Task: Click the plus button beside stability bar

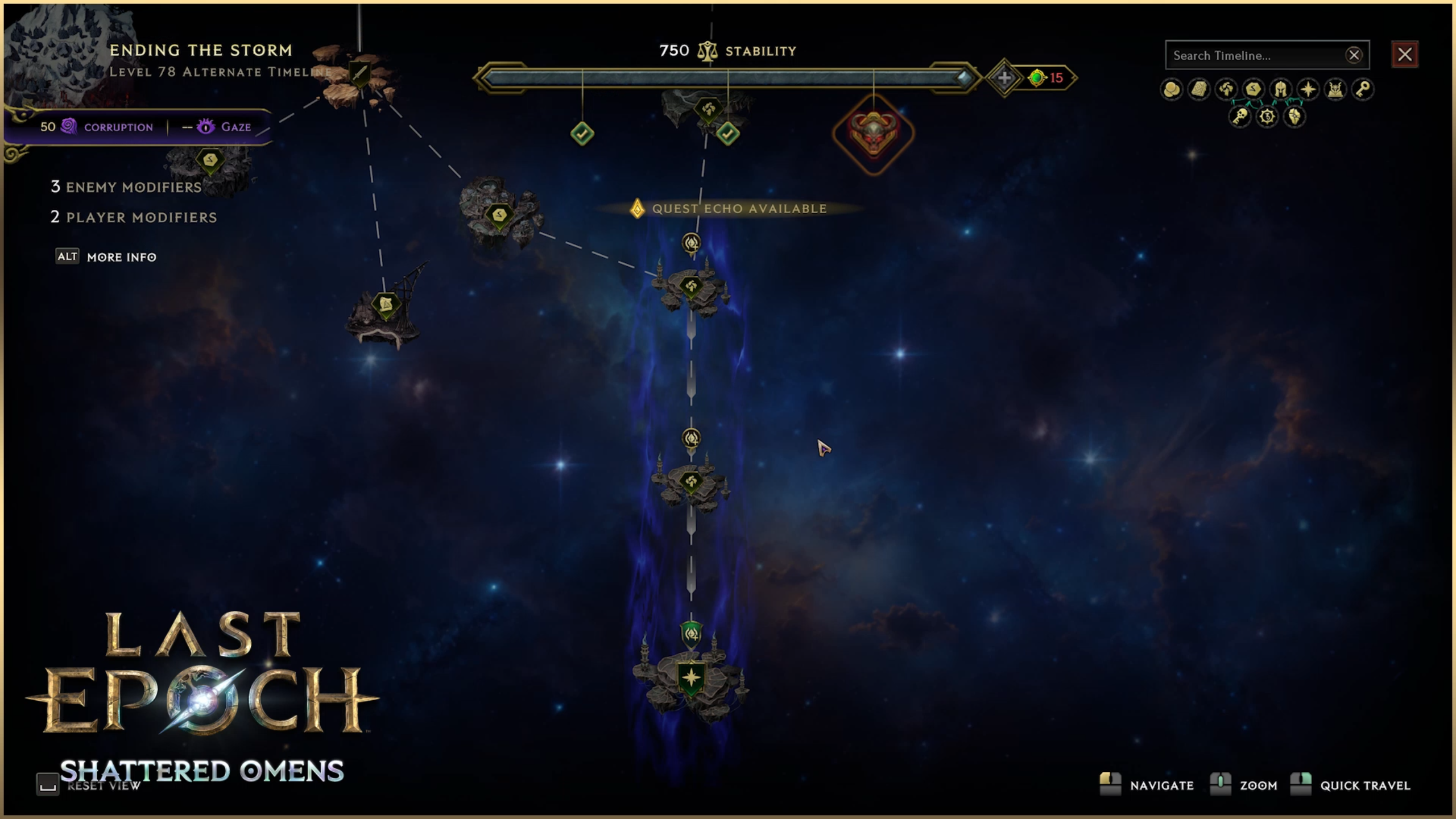Action: tap(1004, 78)
